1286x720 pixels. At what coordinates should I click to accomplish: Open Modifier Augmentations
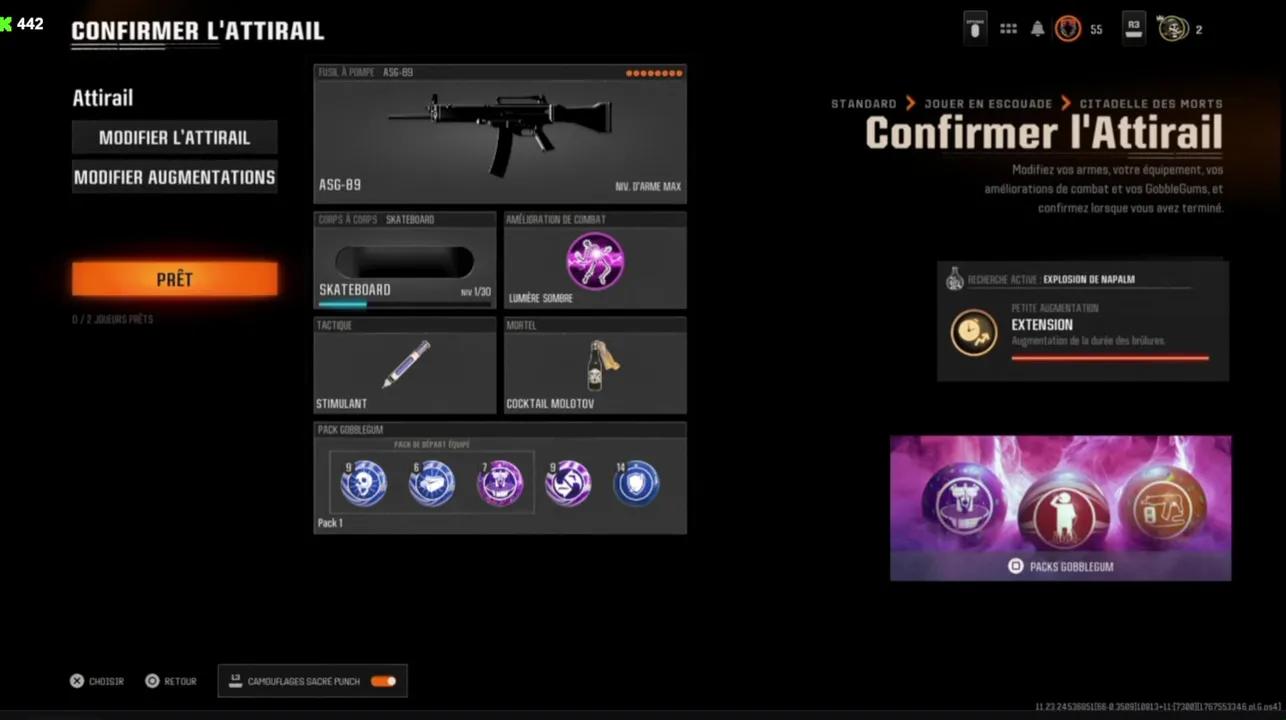pyautogui.click(x=174, y=177)
